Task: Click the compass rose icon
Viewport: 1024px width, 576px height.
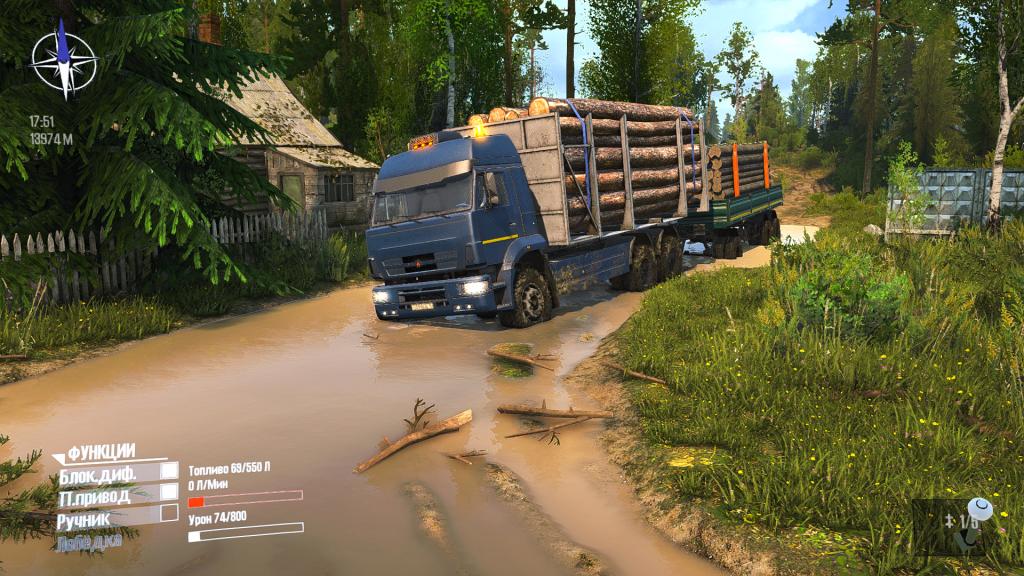Action: pyautogui.click(x=63, y=59)
